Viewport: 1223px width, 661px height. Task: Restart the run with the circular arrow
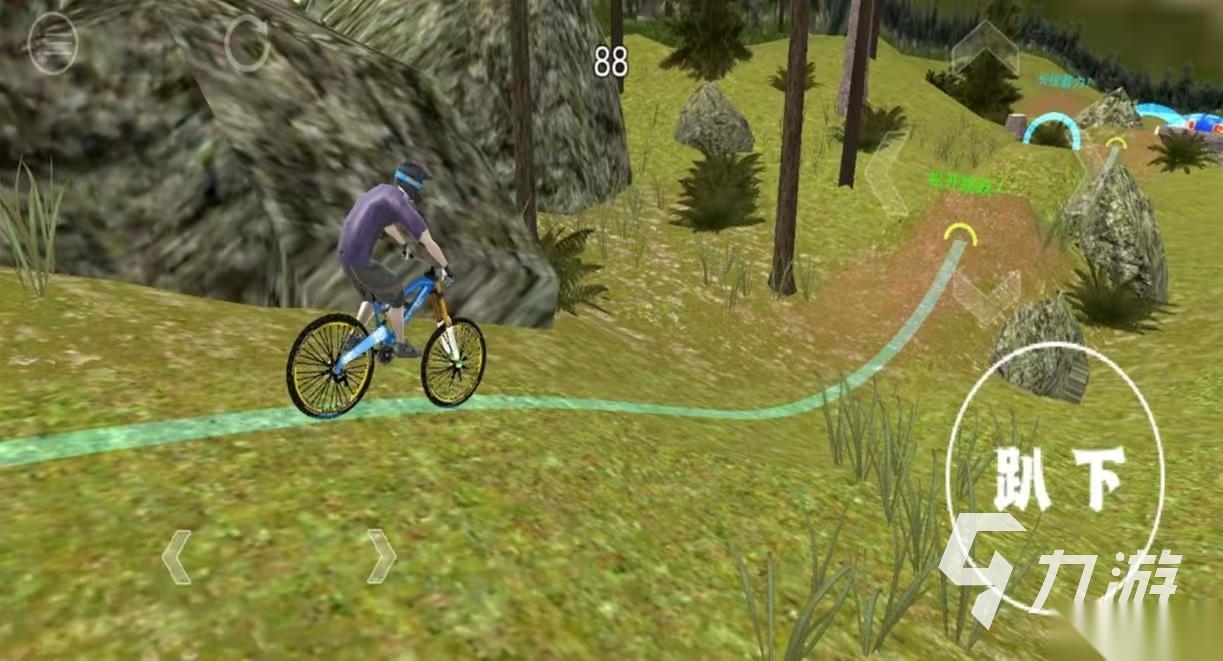coord(246,44)
